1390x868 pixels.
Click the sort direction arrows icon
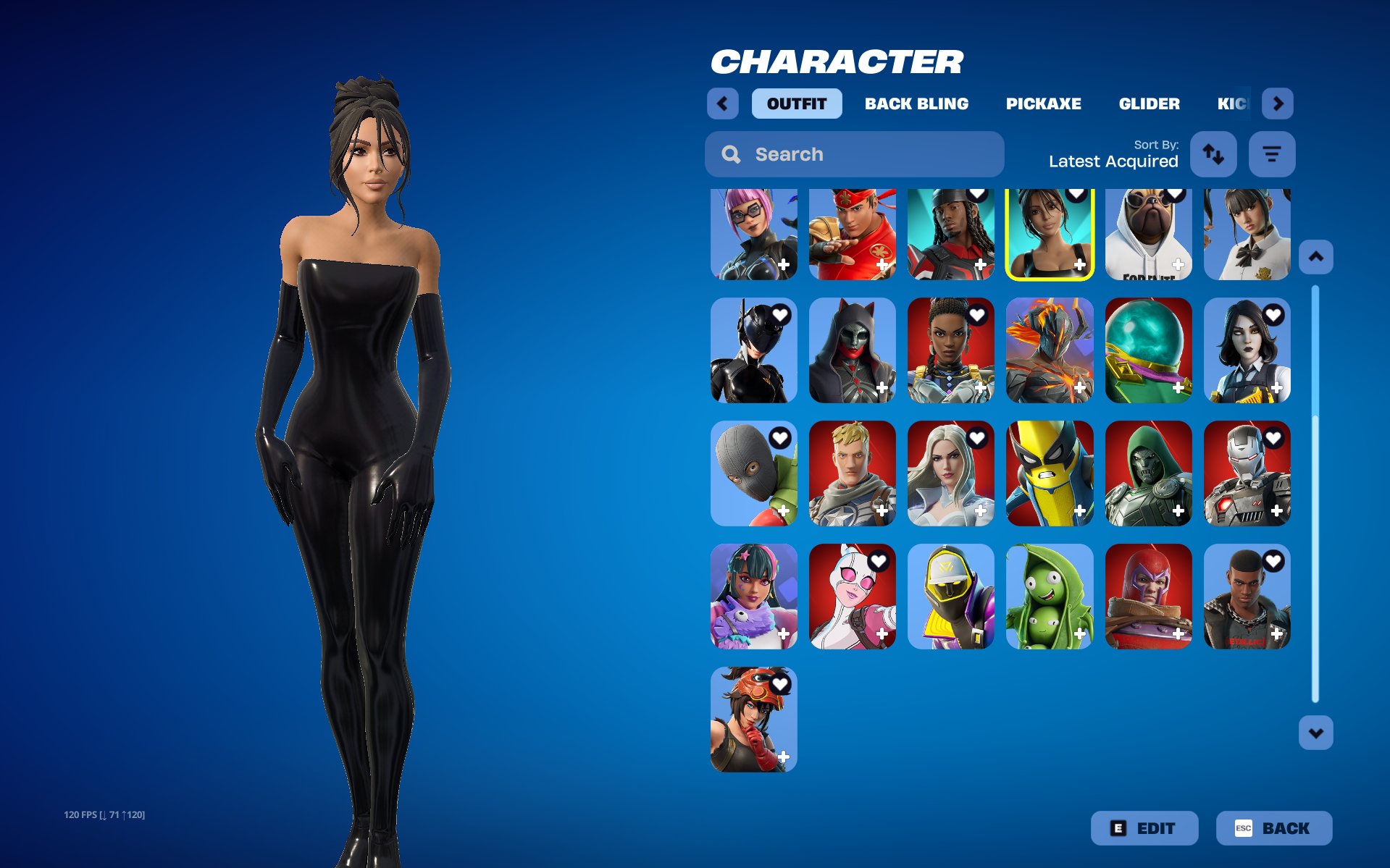pos(1213,154)
